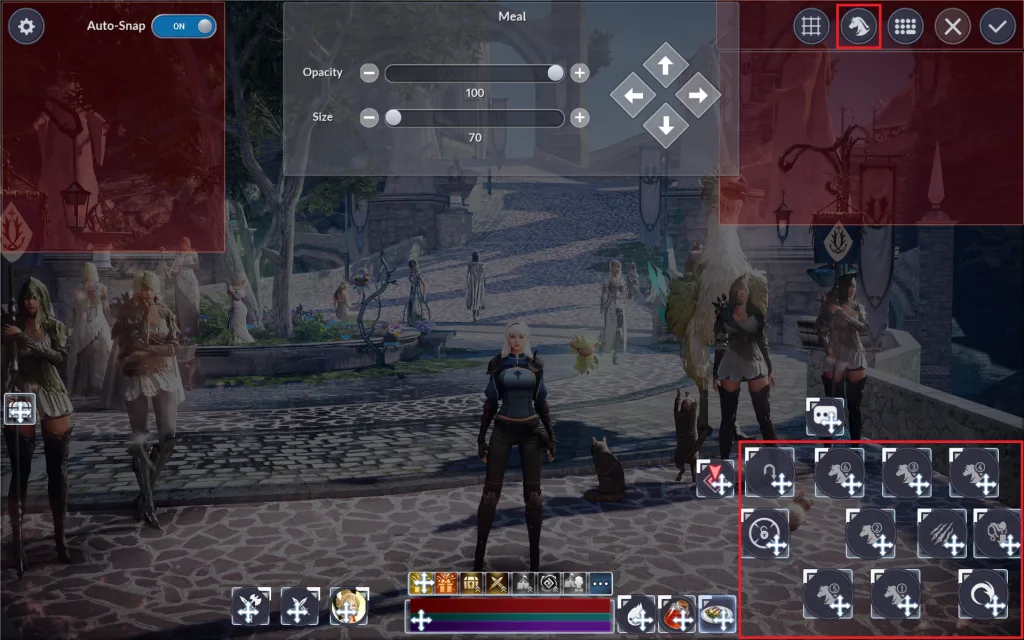Select the claw slash mount skill icon

940,532
